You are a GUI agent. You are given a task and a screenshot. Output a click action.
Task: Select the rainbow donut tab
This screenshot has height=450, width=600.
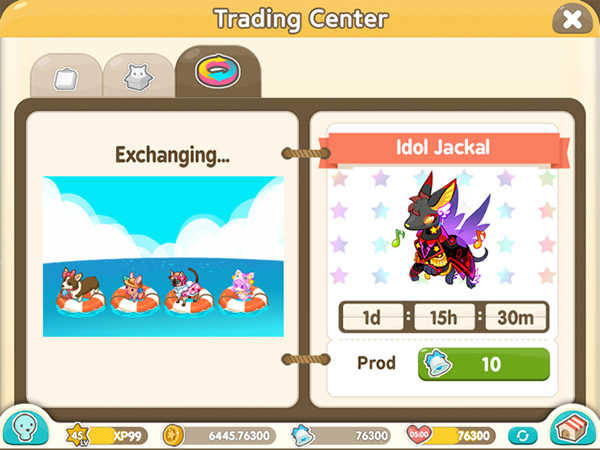coord(217,71)
